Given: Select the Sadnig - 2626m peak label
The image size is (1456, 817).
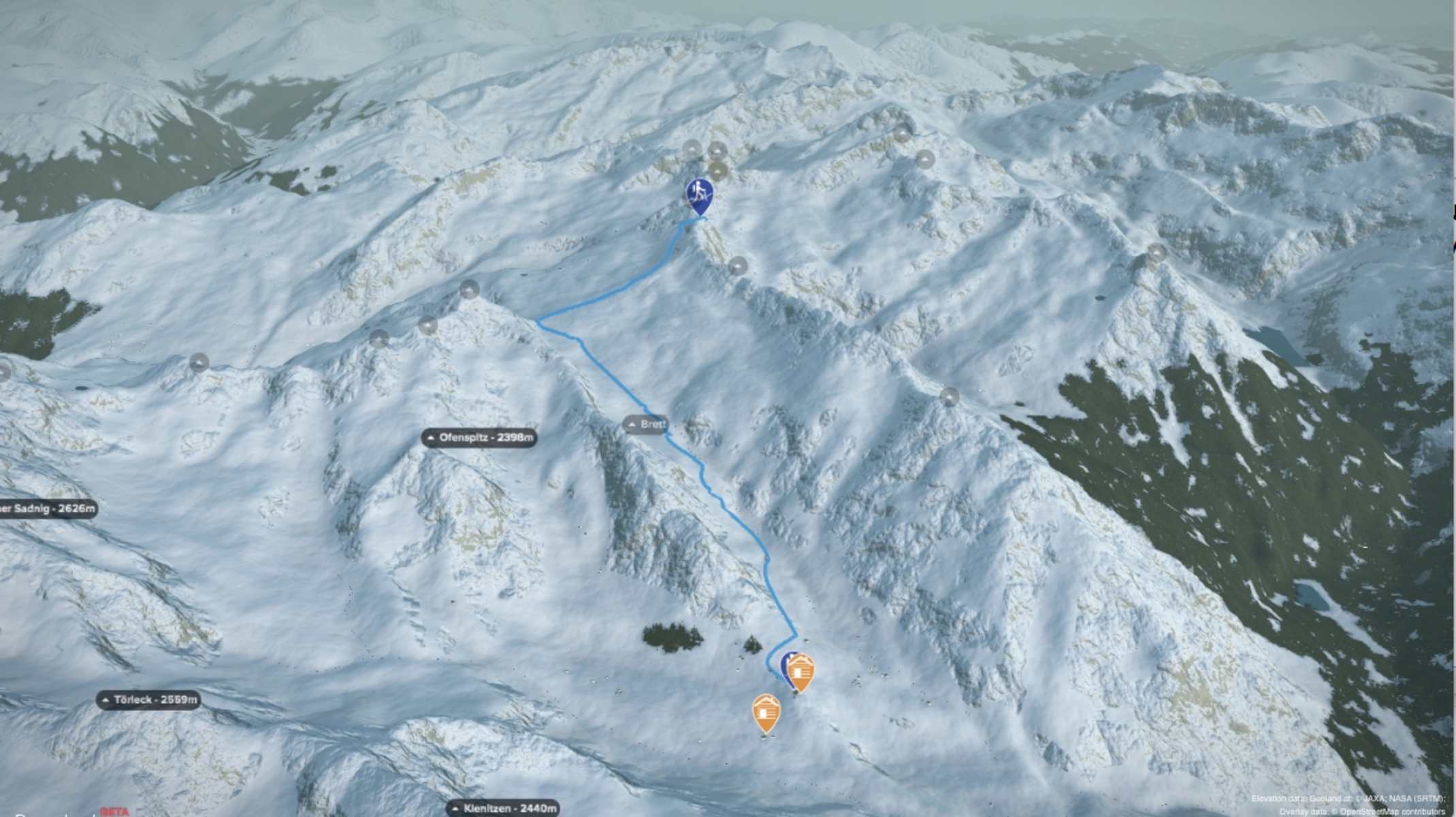Looking at the screenshot, I should [46, 509].
